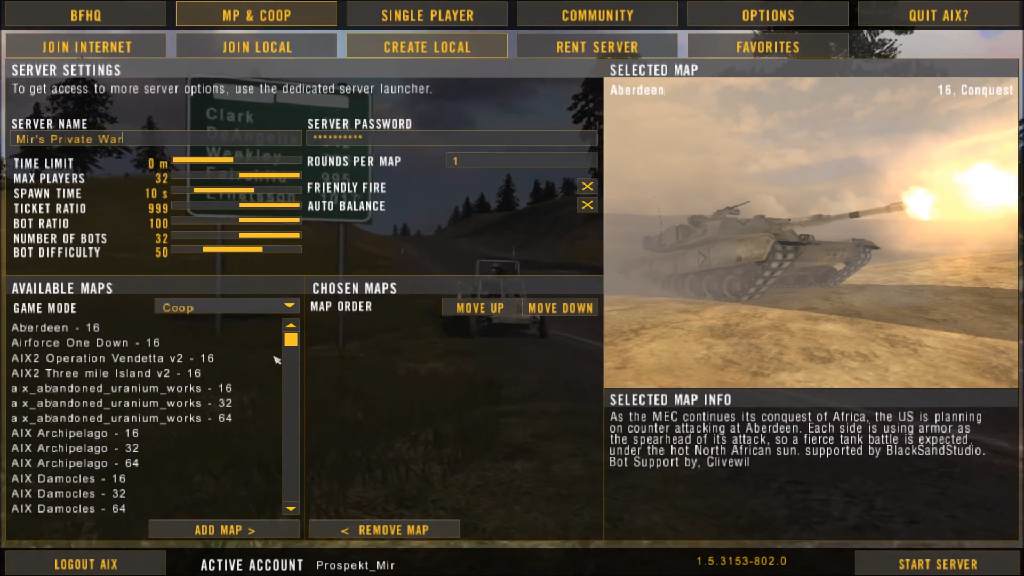Click the Remove Map button

tap(384, 530)
